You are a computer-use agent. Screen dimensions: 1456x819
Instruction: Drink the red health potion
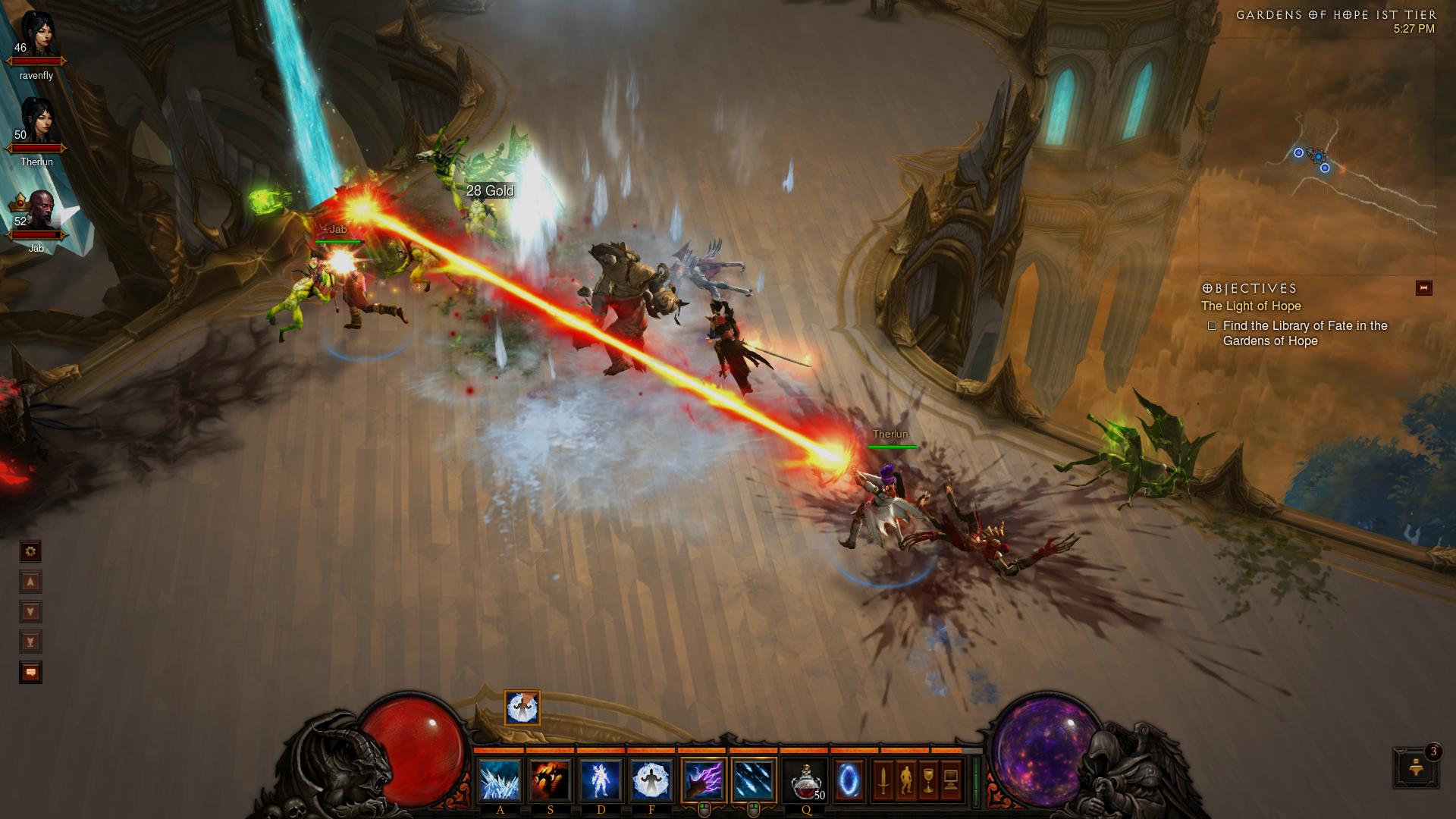coord(806,780)
